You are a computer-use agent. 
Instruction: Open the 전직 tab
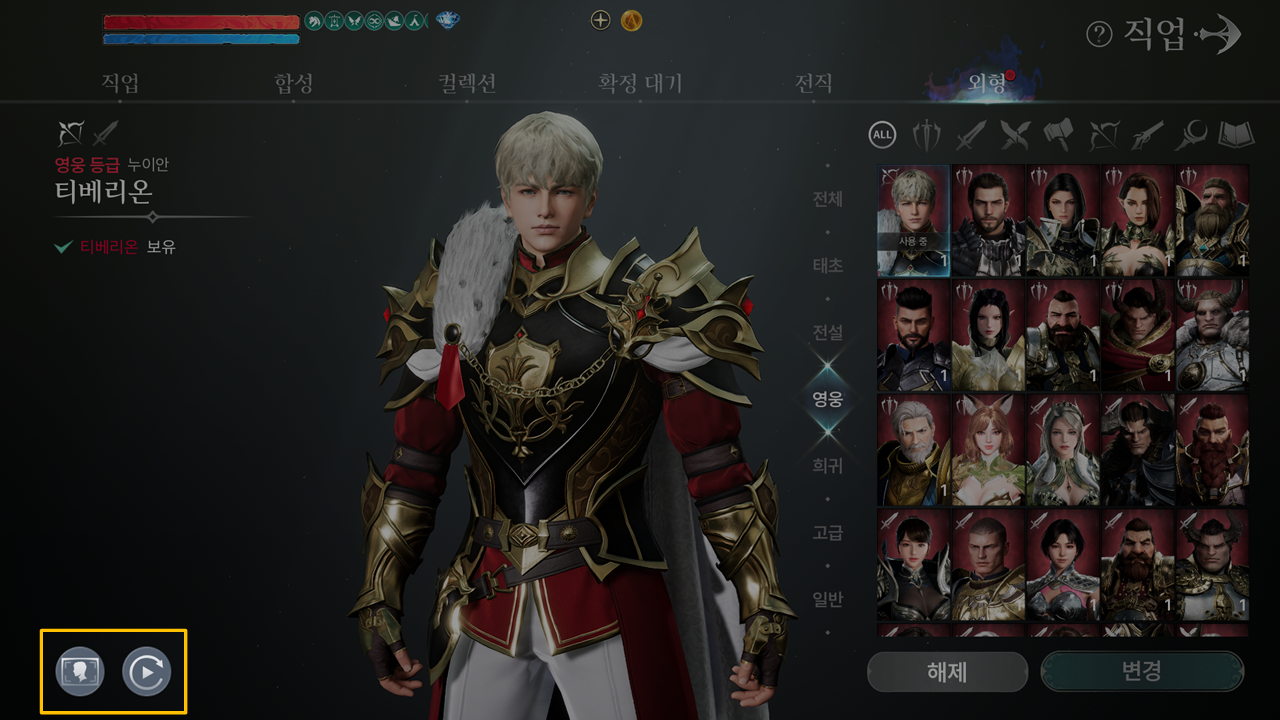pyautogui.click(x=813, y=83)
